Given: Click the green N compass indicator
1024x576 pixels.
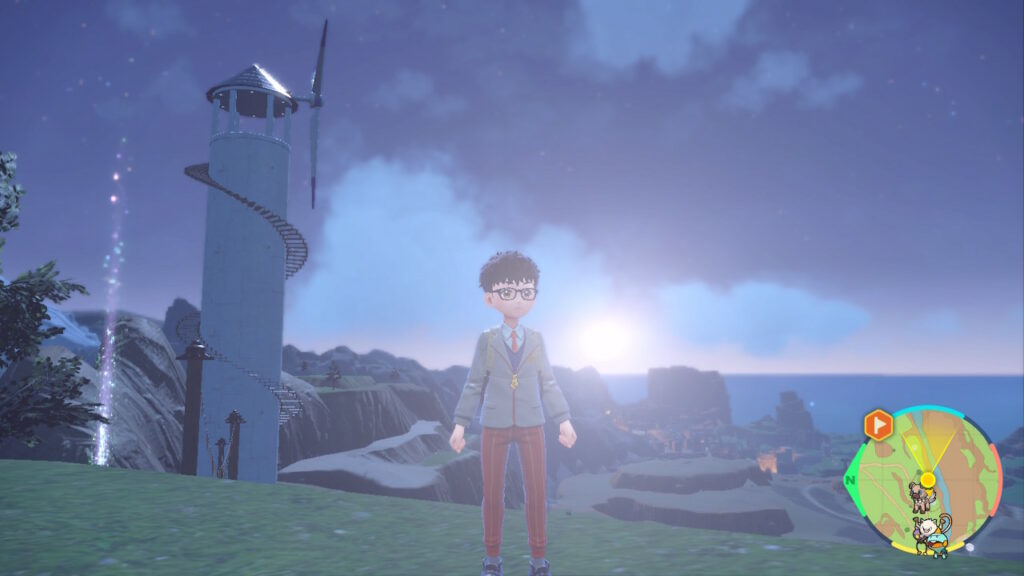Looking at the screenshot, I should [x=851, y=480].
